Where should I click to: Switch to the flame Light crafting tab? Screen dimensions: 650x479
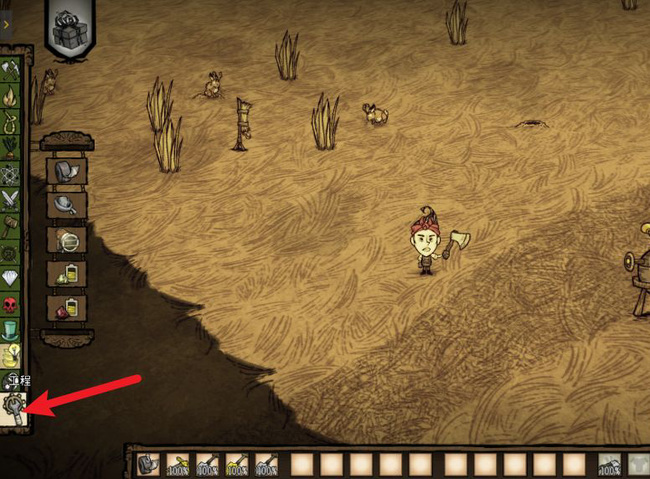coord(12,98)
